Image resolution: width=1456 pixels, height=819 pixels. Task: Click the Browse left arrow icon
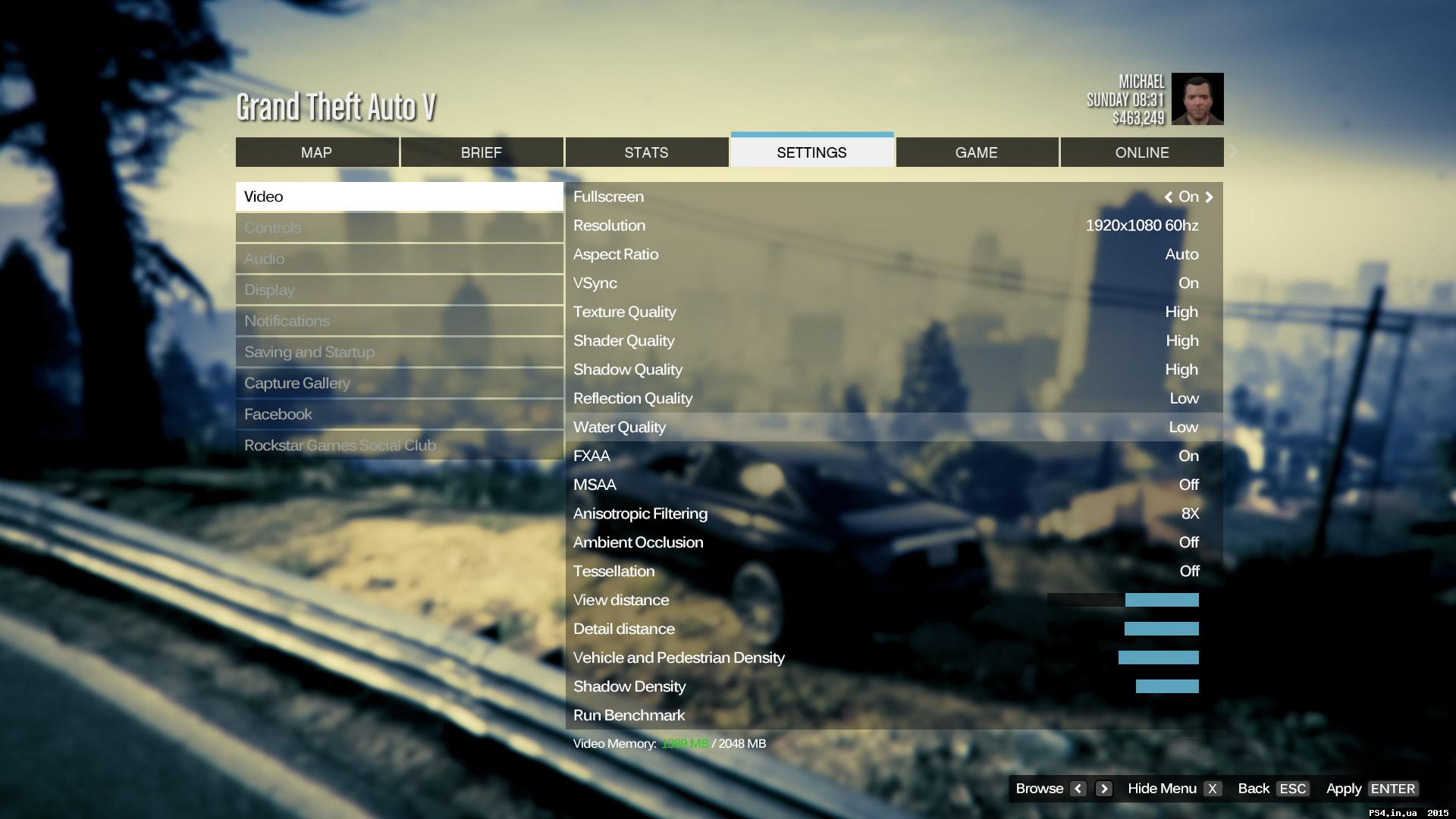click(x=1078, y=789)
